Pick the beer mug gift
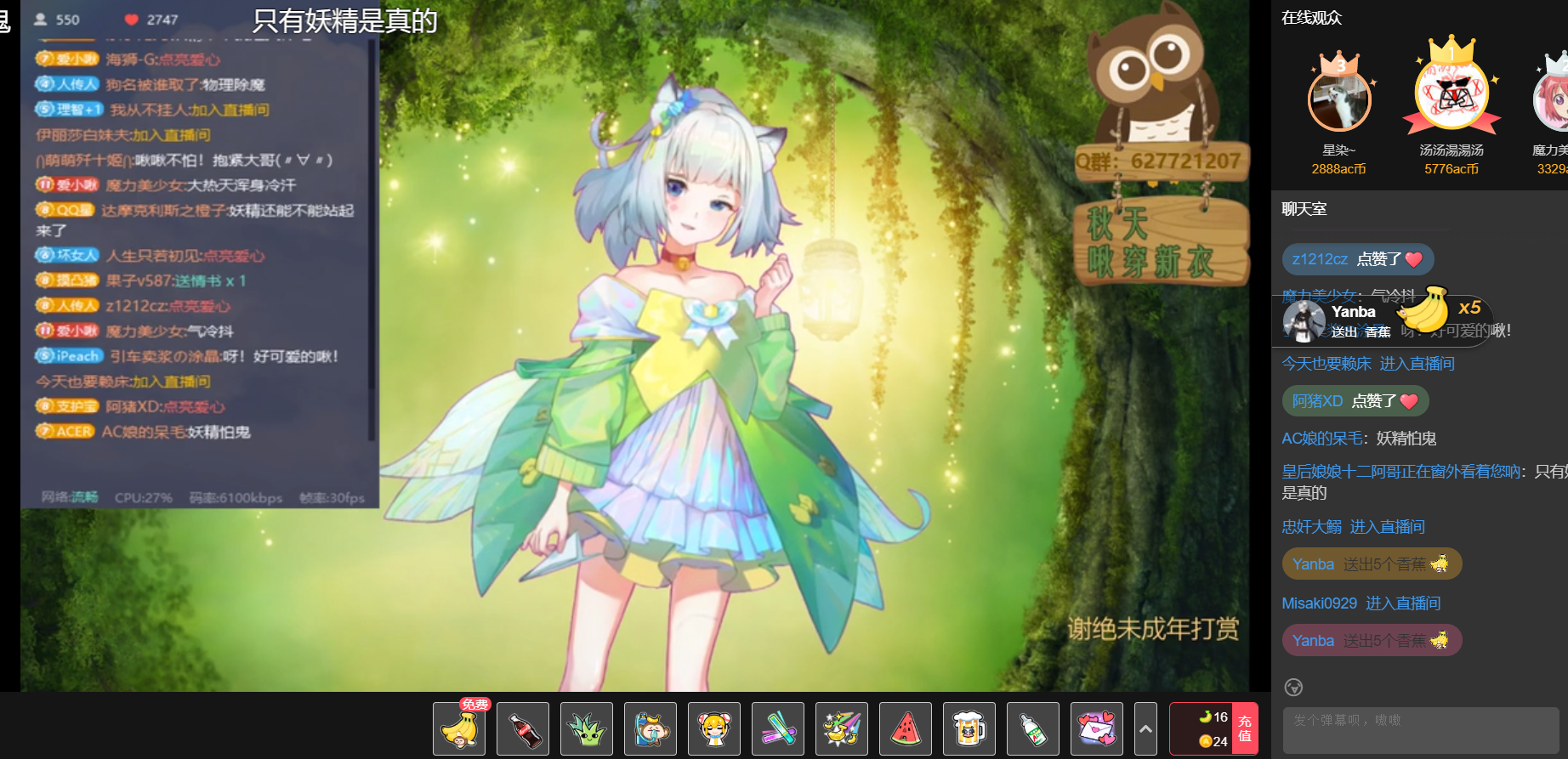Viewport: 1568px width, 759px height. [x=969, y=728]
